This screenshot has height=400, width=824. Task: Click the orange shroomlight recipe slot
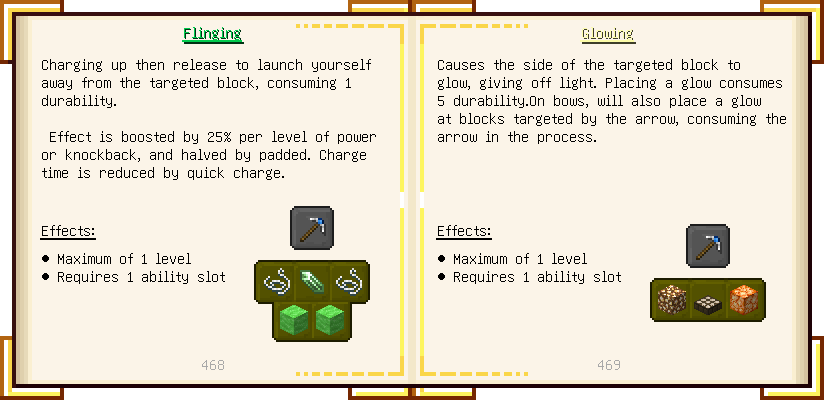[x=745, y=300]
